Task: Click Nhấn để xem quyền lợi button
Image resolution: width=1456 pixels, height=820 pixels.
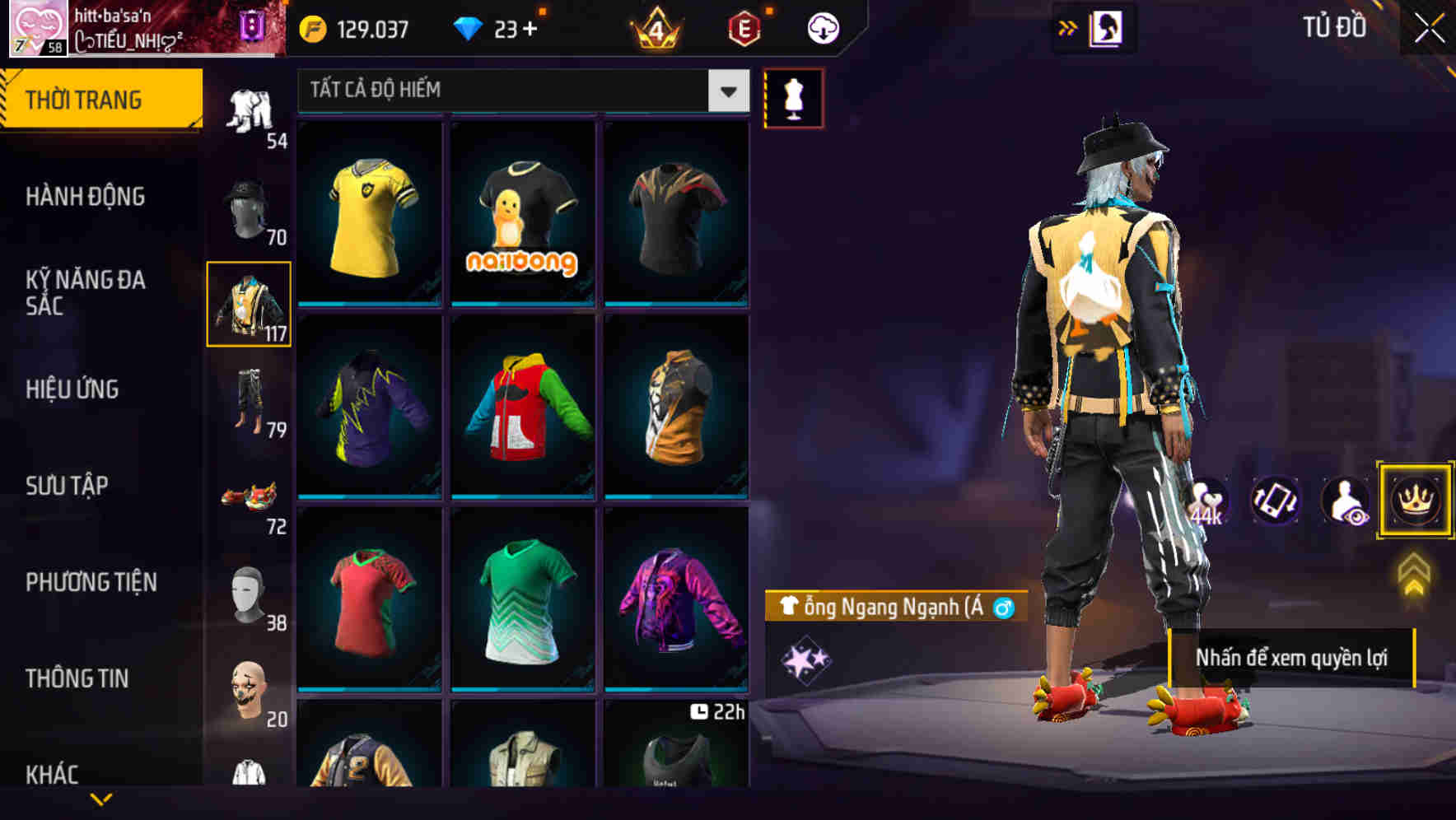Action: click(x=1294, y=658)
